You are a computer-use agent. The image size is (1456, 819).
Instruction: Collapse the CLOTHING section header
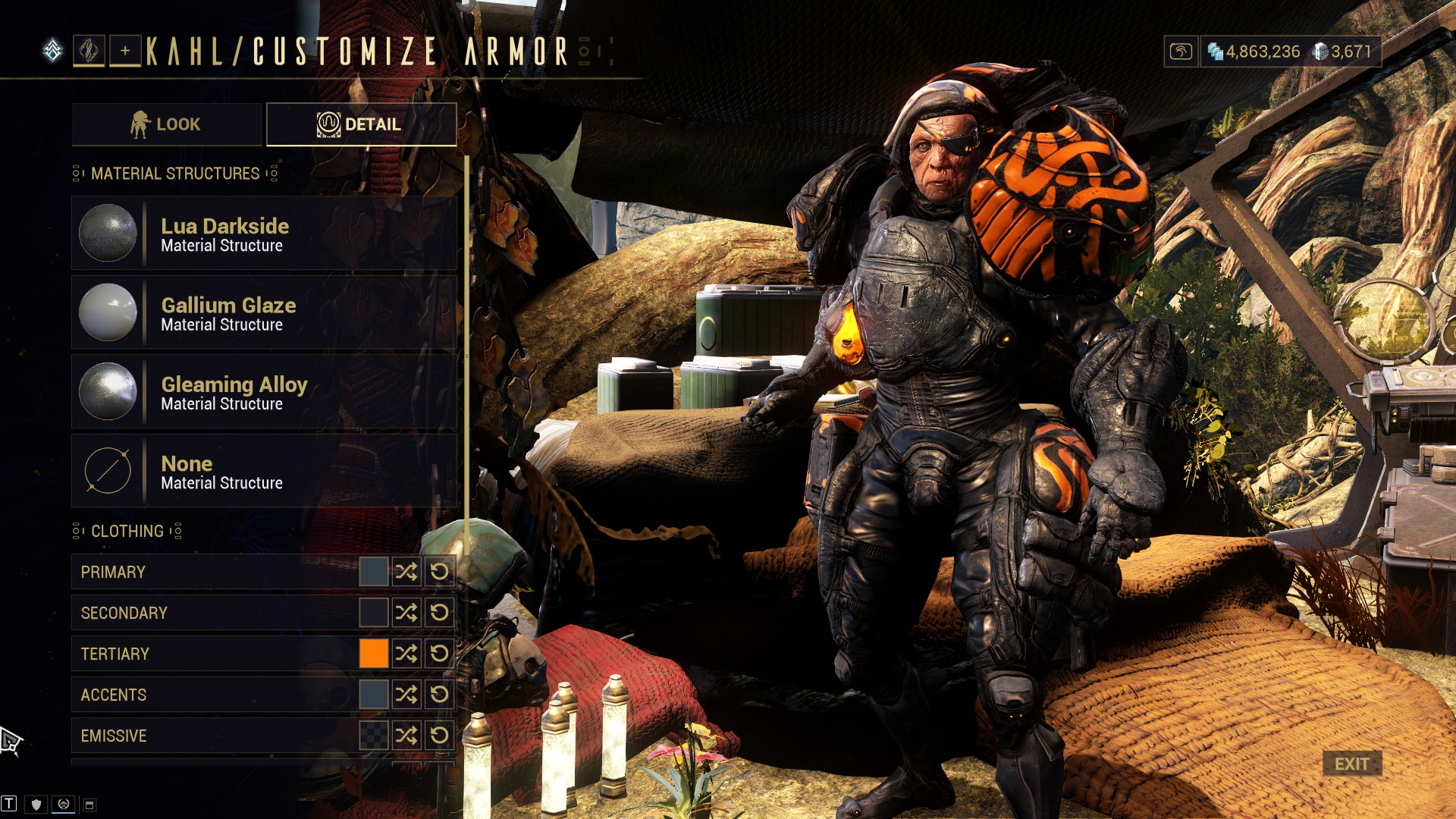126,531
